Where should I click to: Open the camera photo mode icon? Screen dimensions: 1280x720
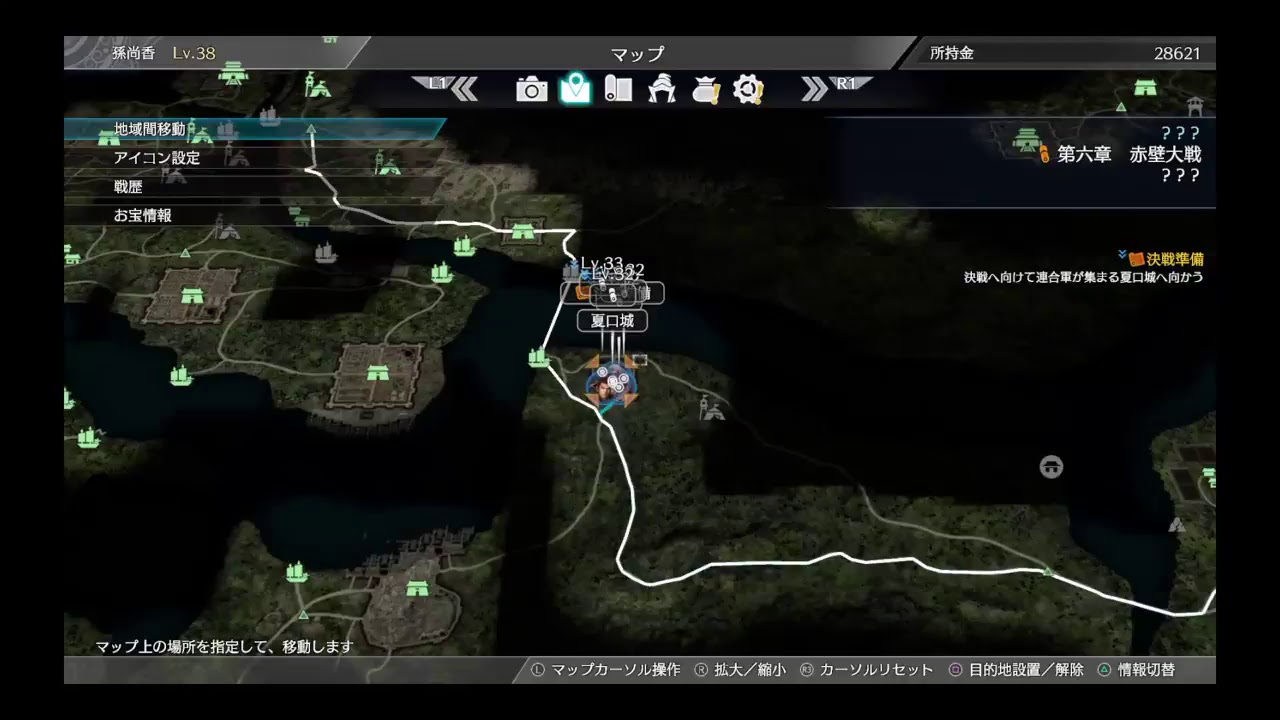[x=533, y=89]
